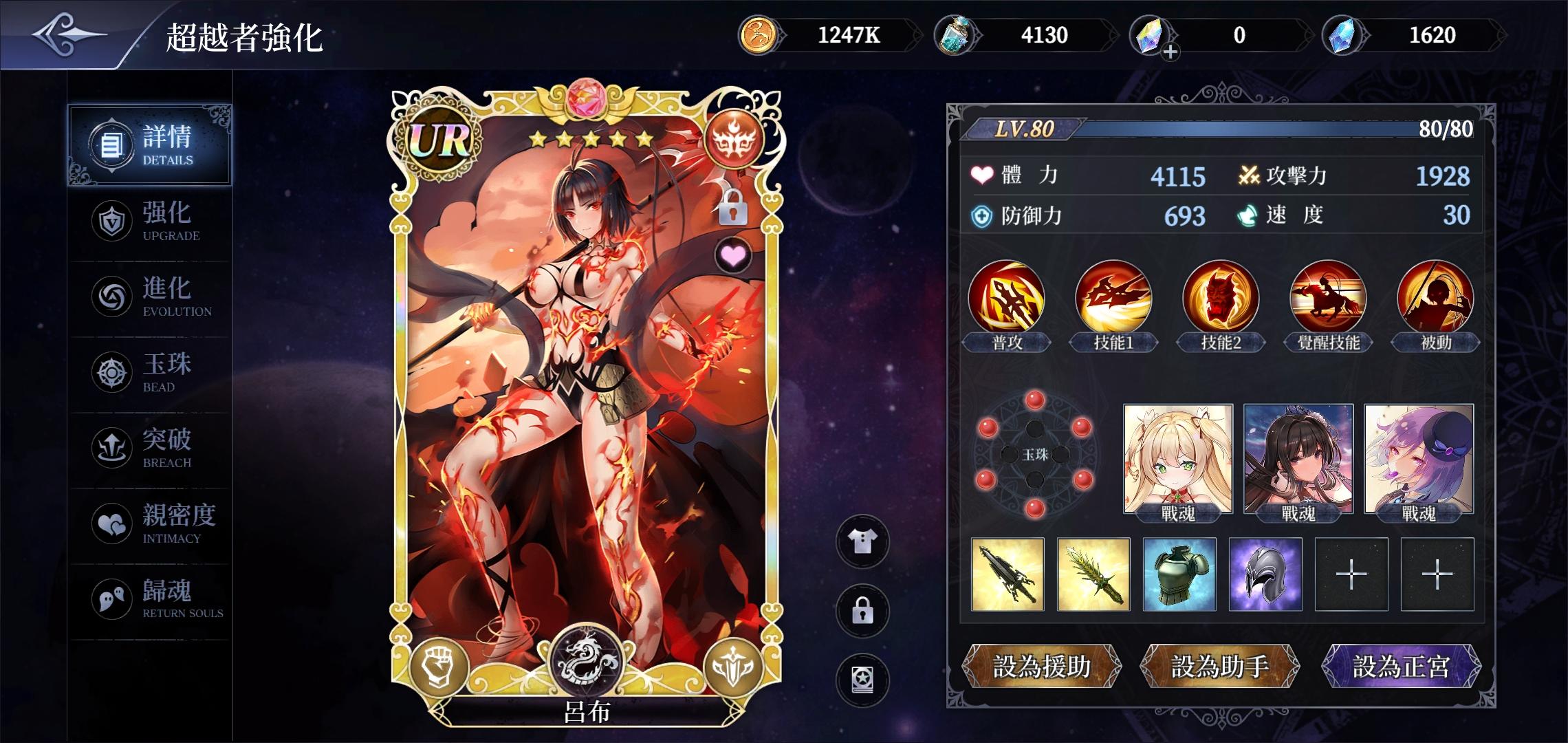Select the 玉珠 Bead tab
The height and width of the screenshot is (743, 1568).
(149, 373)
